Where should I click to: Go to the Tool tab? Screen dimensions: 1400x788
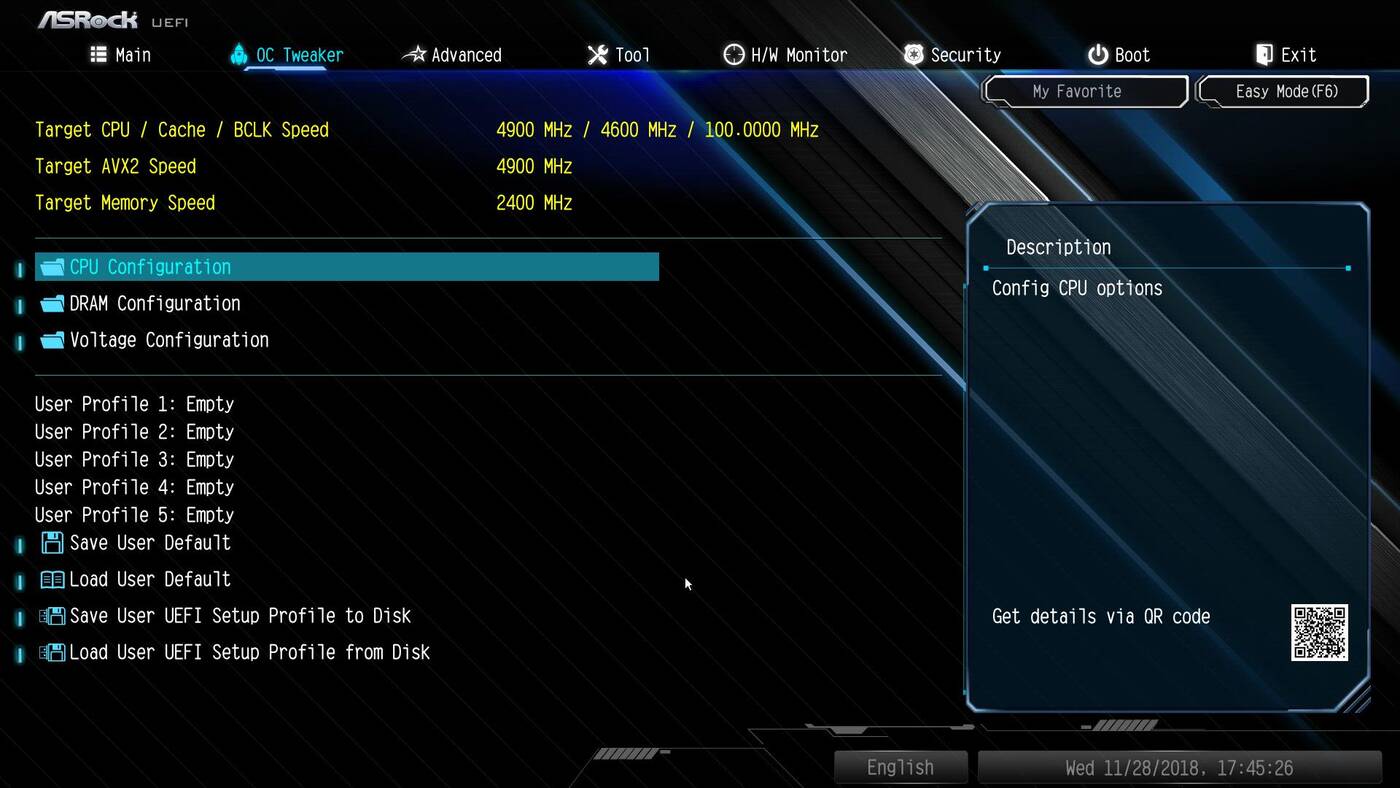point(619,55)
